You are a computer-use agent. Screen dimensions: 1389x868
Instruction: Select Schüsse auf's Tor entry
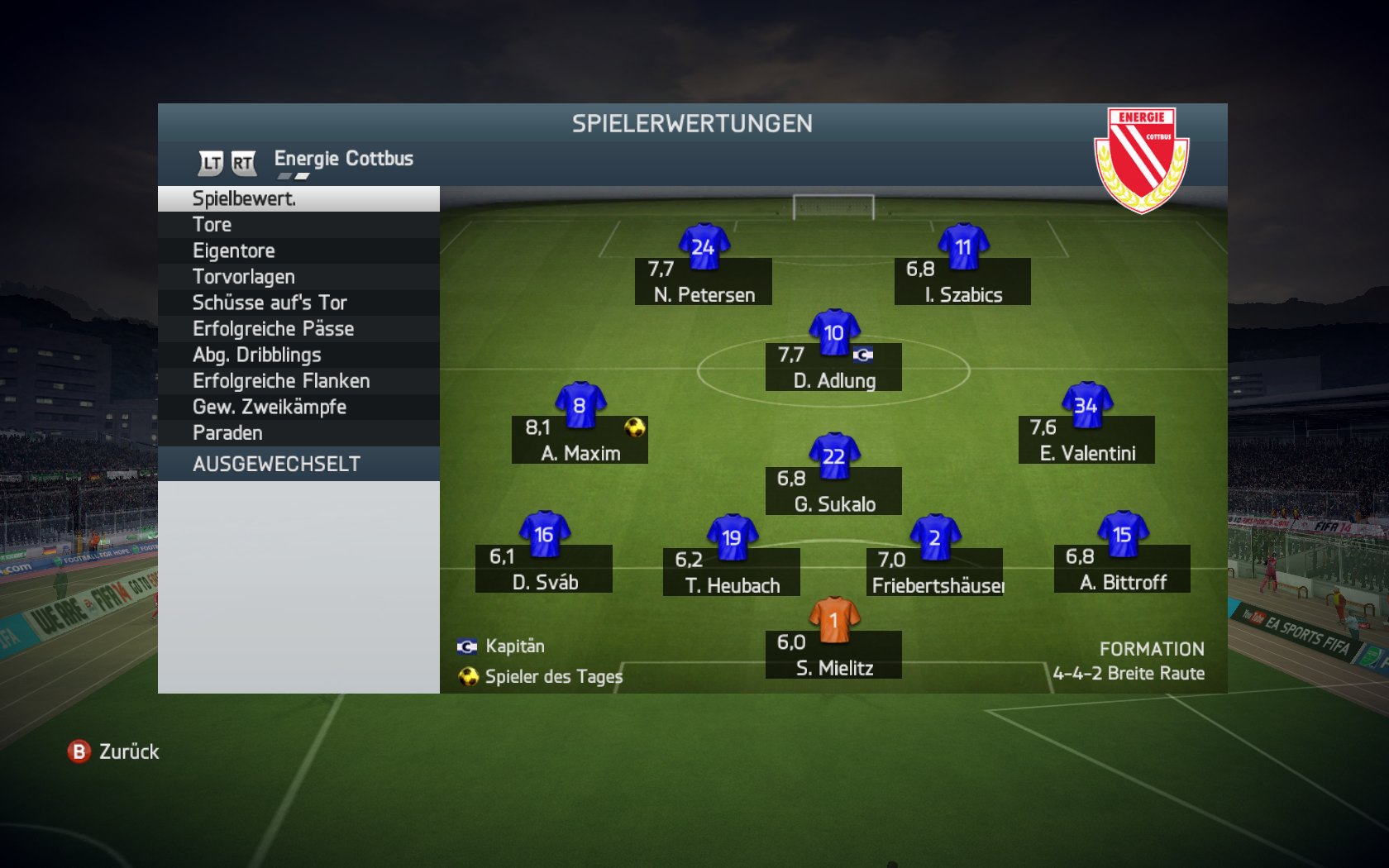[x=298, y=303]
